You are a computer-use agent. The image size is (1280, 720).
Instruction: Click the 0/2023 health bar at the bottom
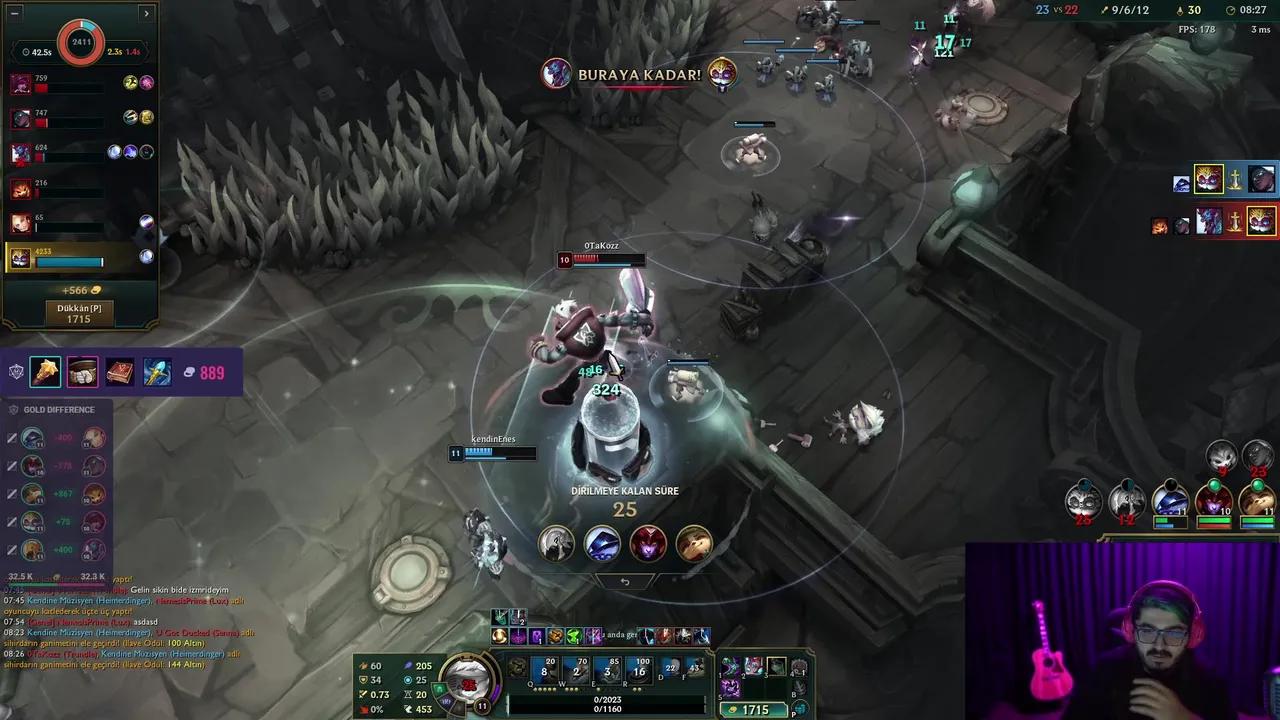click(x=607, y=702)
